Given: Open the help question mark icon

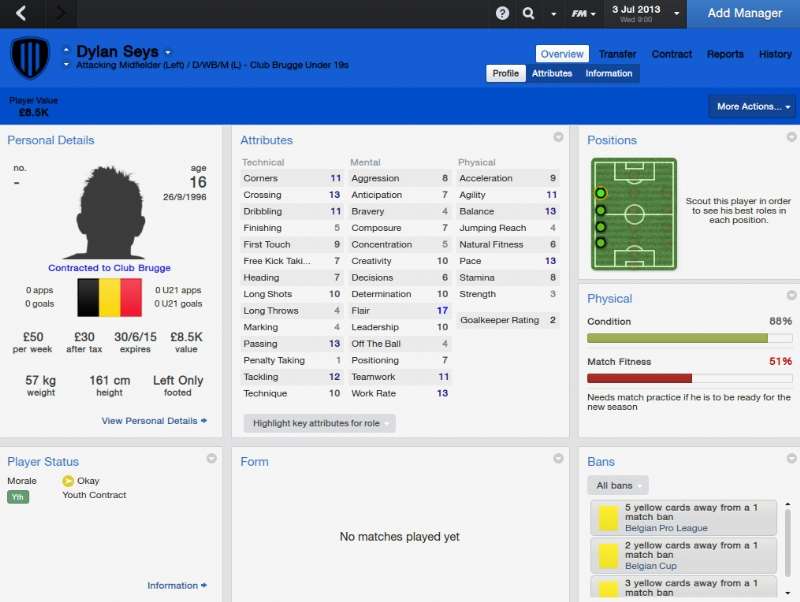Looking at the screenshot, I should click(502, 13).
